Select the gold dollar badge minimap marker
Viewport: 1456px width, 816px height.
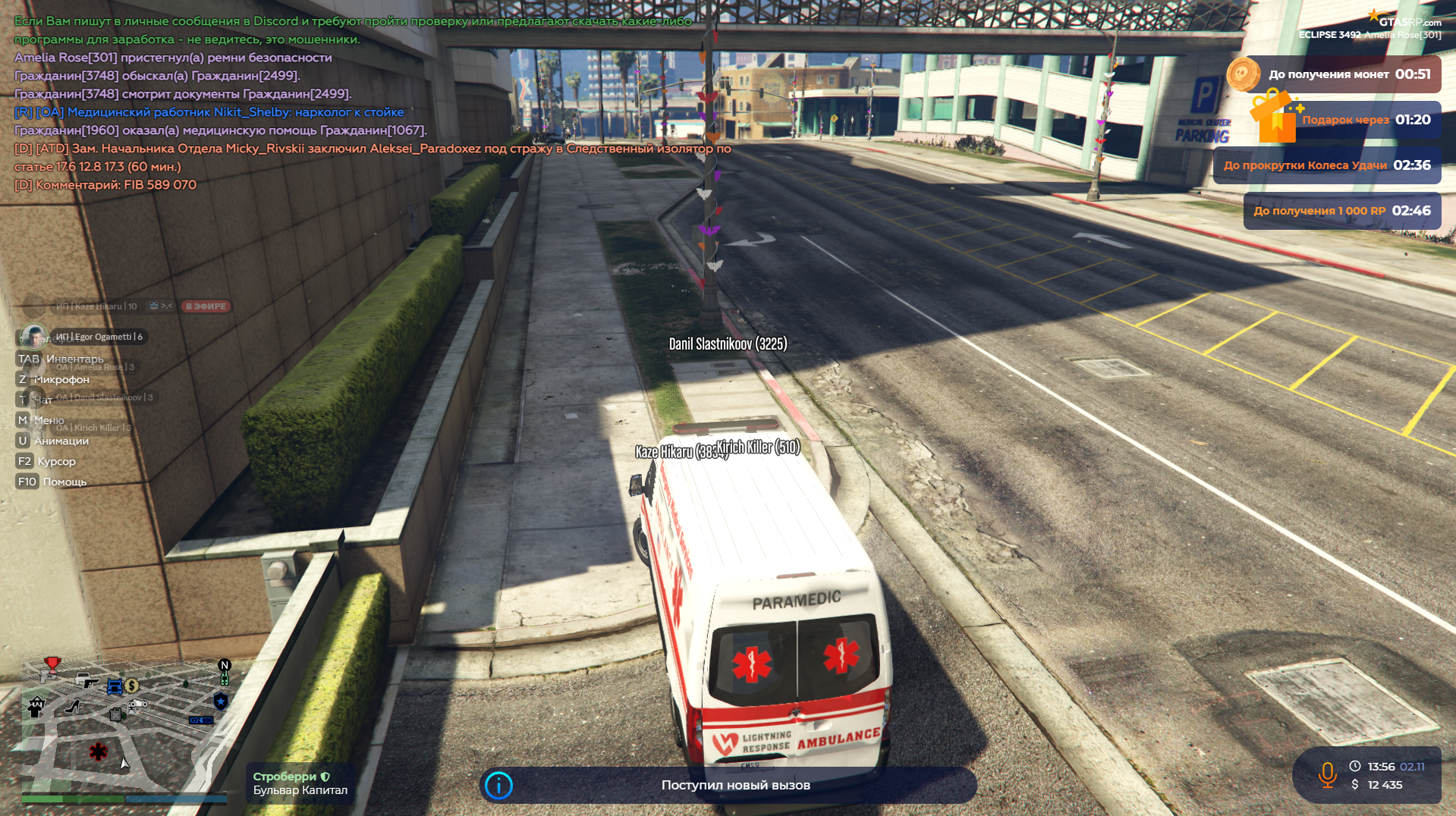pyautogui.click(x=132, y=686)
